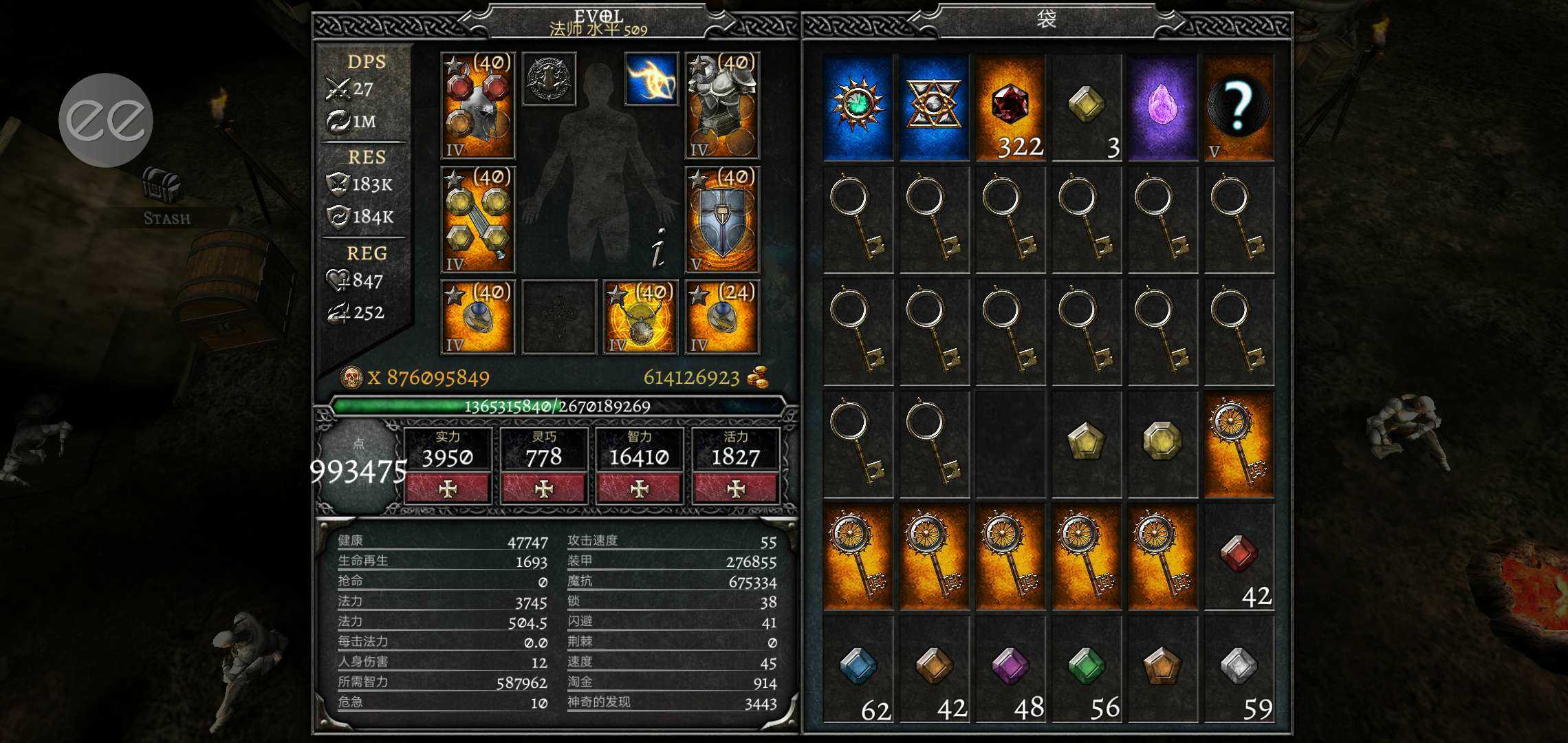Select the dark red gem stack of 322
Image resolution: width=1568 pixels, height=743 pixels.
click(x=1010, y=107)
